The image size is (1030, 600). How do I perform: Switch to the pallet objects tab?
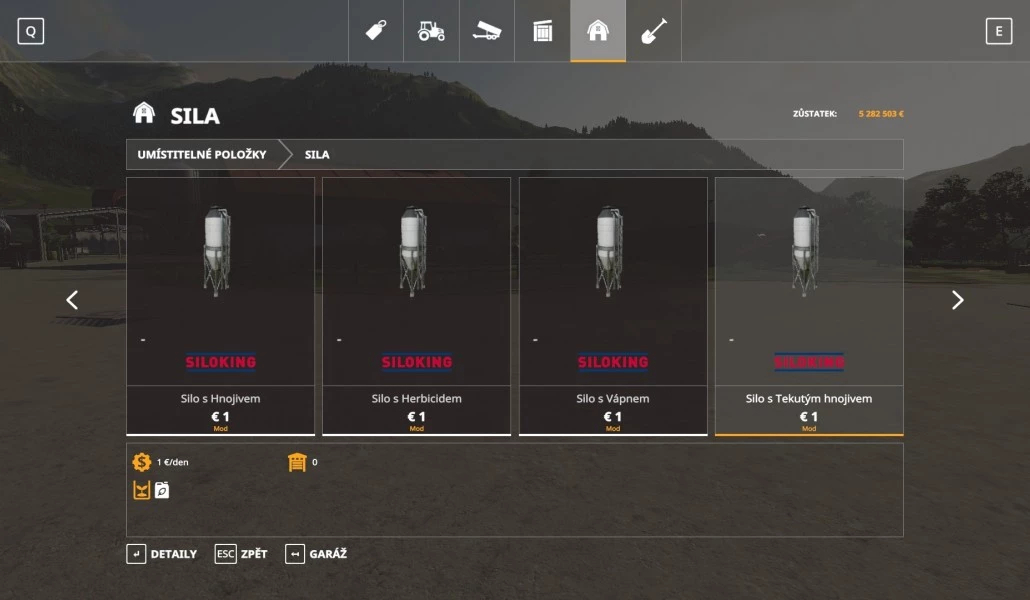point(543,31)
